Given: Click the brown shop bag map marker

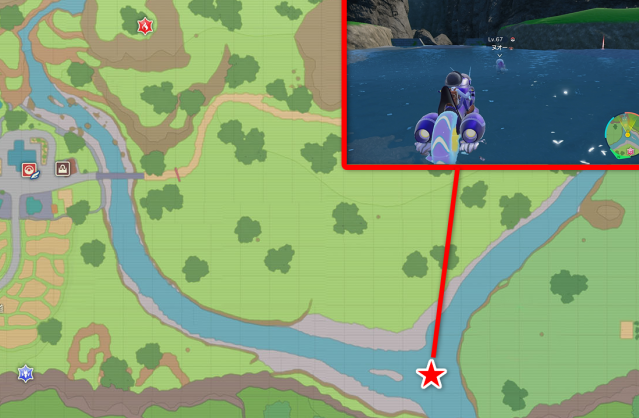Looking at the screenshot, I should [63, 168].
